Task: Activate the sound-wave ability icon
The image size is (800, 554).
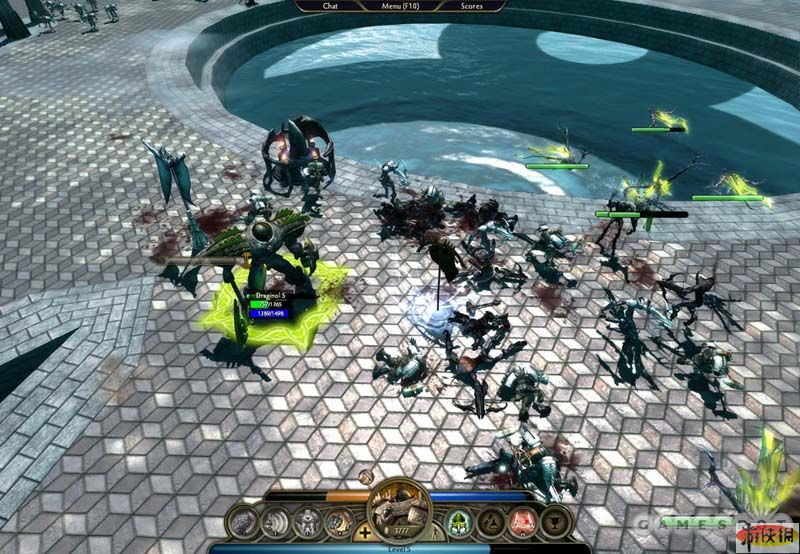Action: (x=275, y=522)
